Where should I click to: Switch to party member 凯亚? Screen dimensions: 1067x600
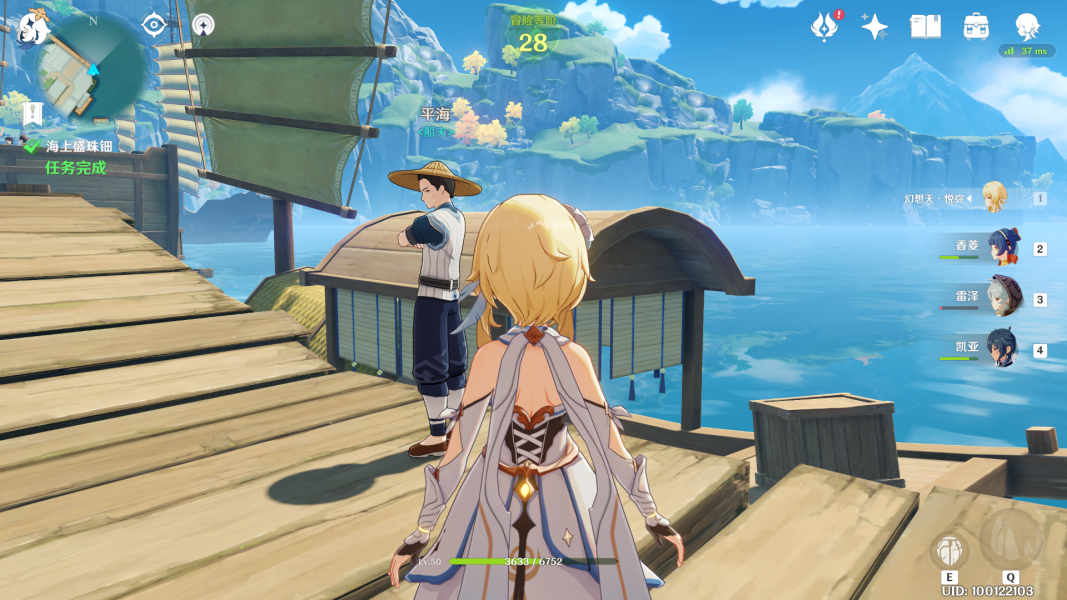pyautogui.click(x=1003, y=349)
